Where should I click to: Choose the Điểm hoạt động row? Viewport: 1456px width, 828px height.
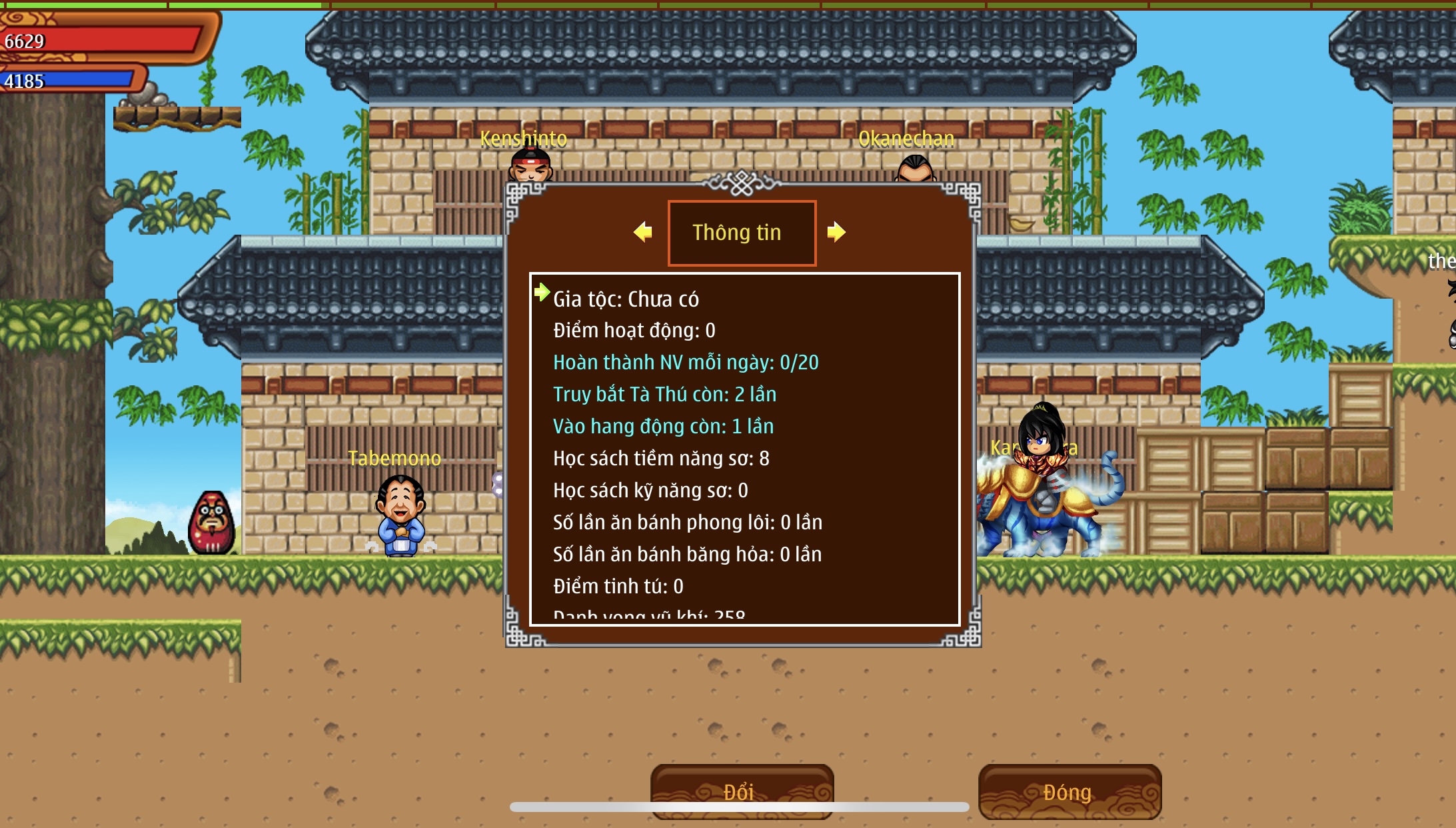click(x=634, y=331)
